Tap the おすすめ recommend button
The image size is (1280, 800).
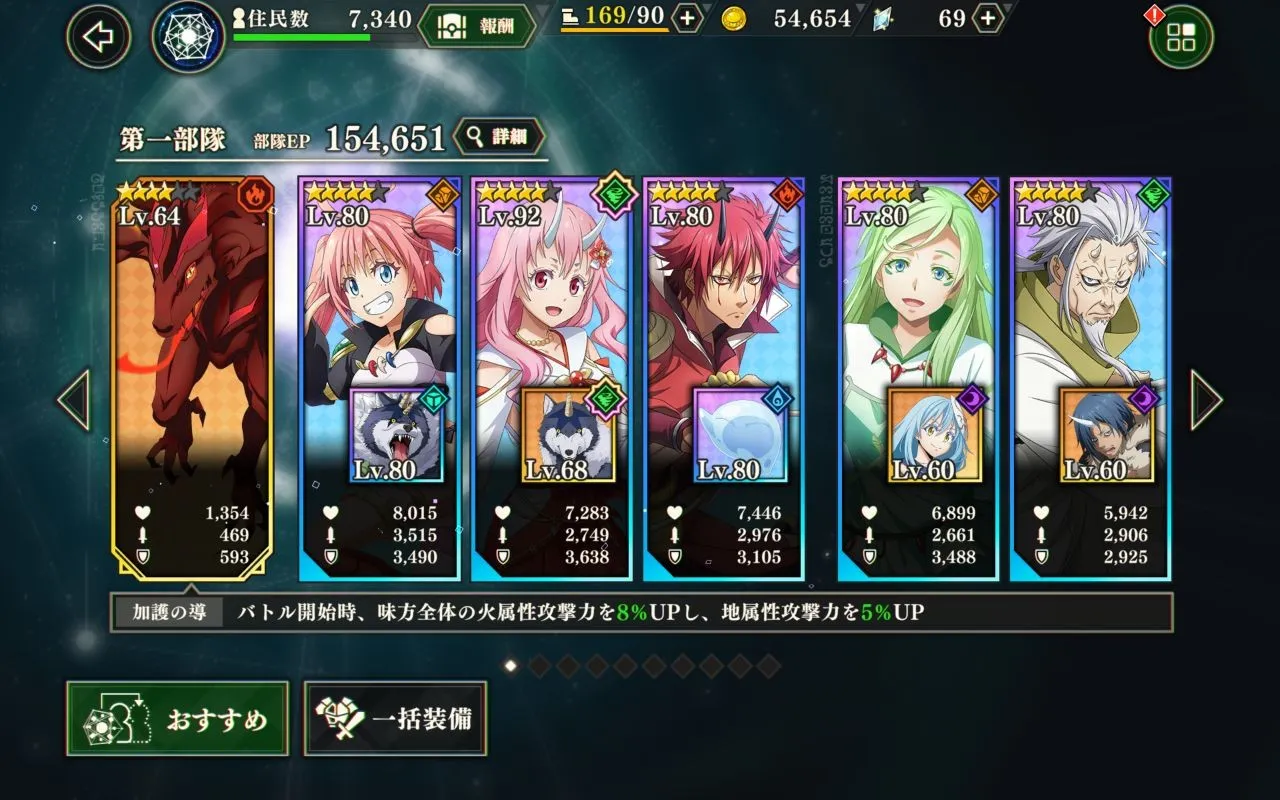point(178,718)
